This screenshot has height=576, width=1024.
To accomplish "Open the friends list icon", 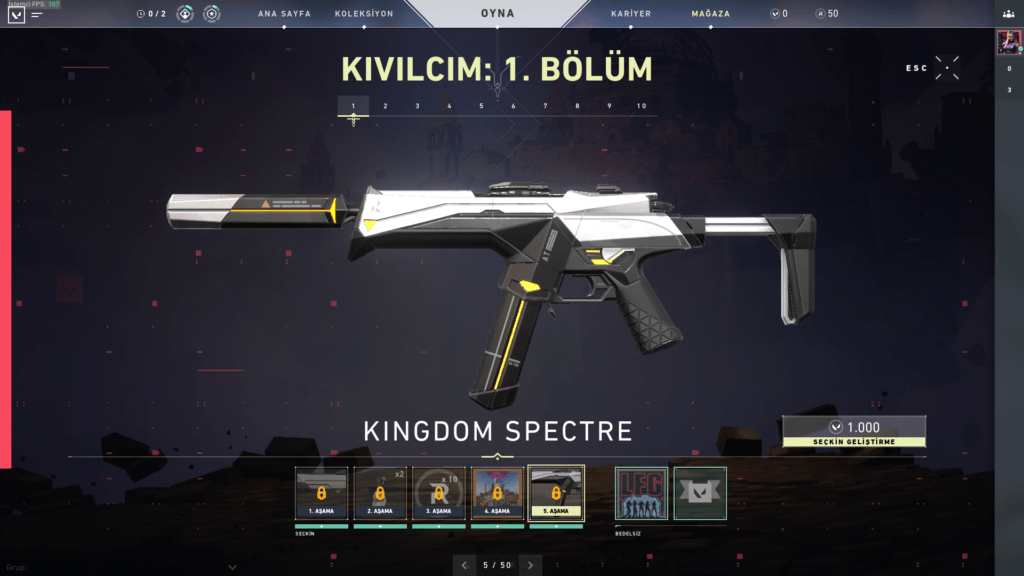I will tap(1009, 14).
